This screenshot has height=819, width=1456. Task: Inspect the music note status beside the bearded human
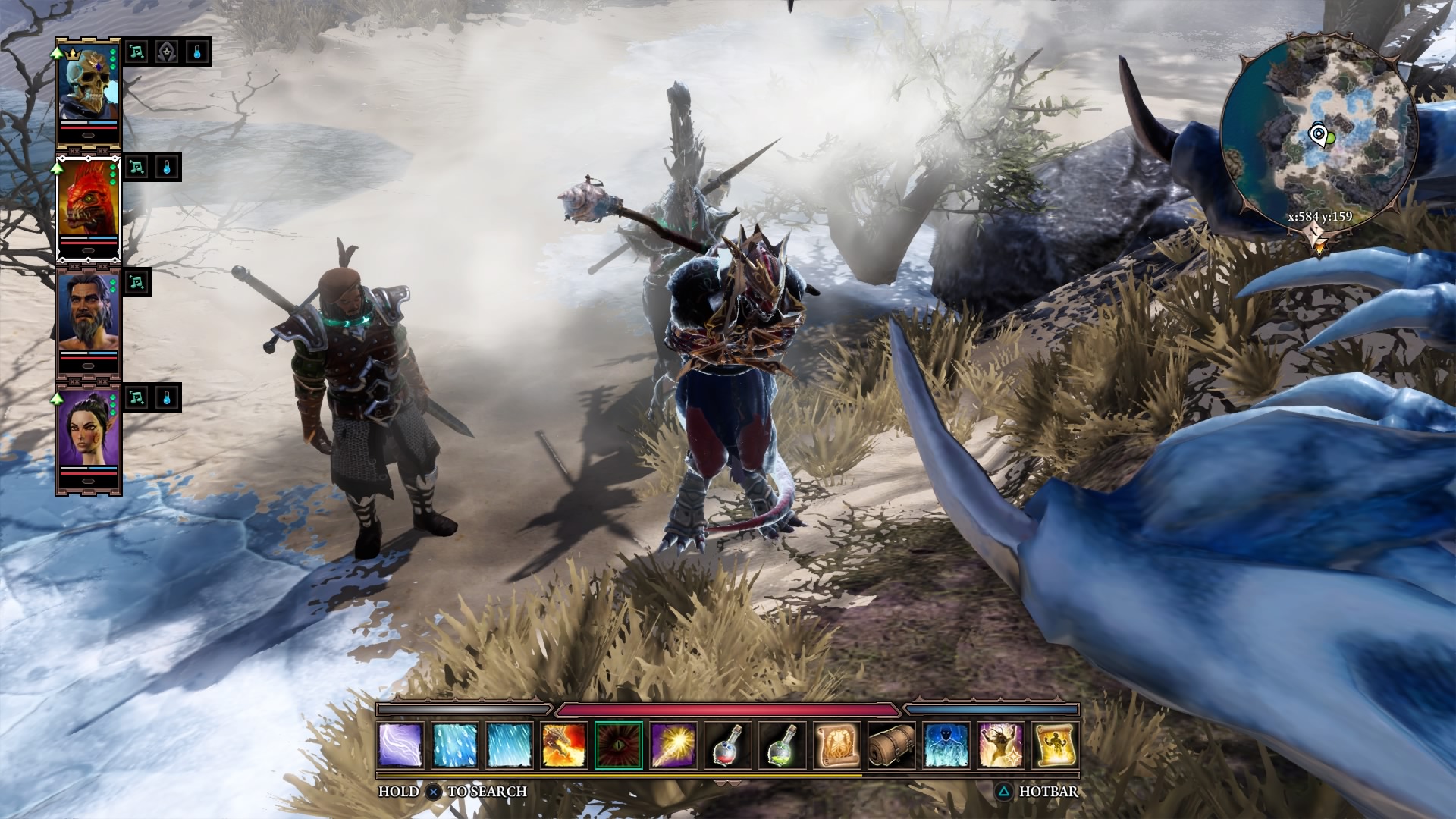tap(136, 282)
